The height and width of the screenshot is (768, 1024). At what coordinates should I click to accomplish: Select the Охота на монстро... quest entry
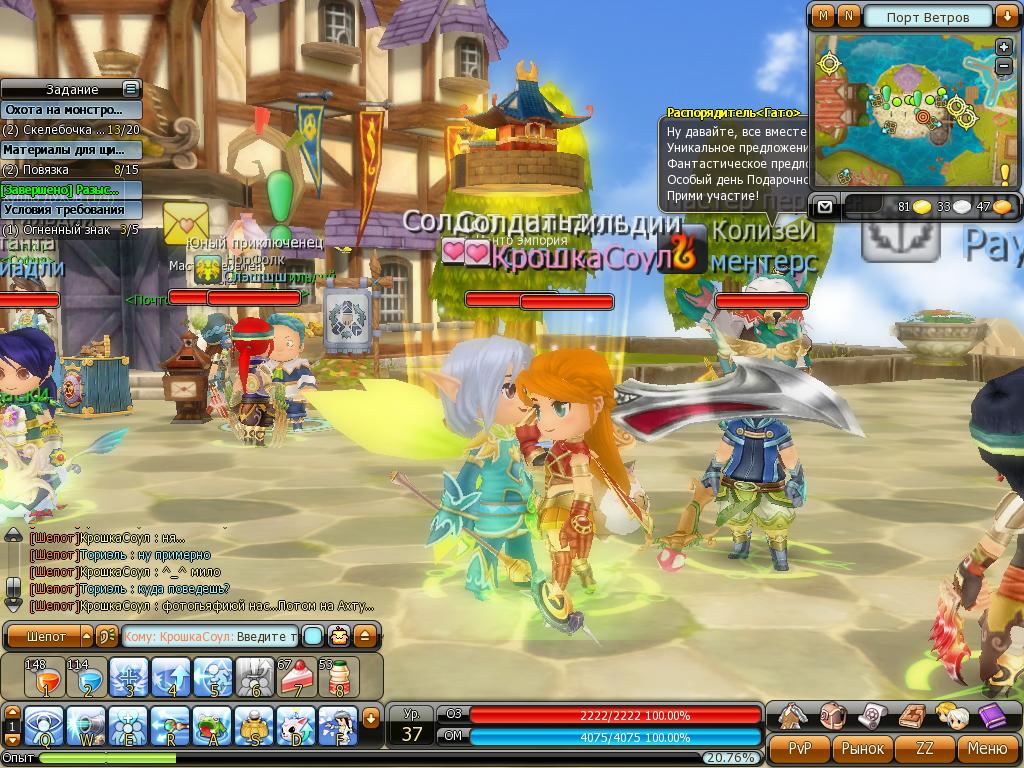tap(63, 110)
